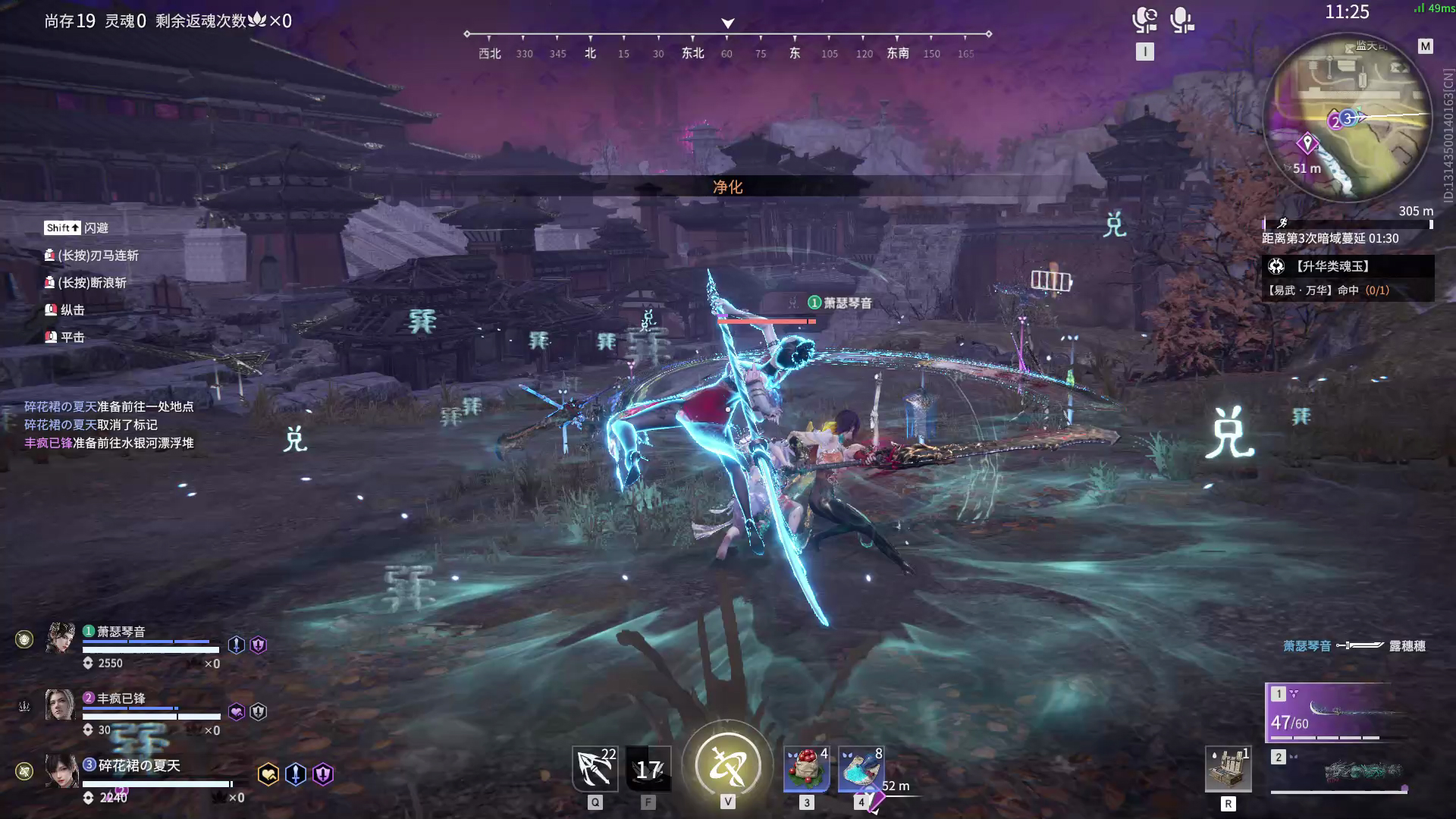Toggle the right voice chat microphone icon
Image resolution: width=1456 pixels, height=819 pixels.
pyautogui.click(x=1183, y=21)
